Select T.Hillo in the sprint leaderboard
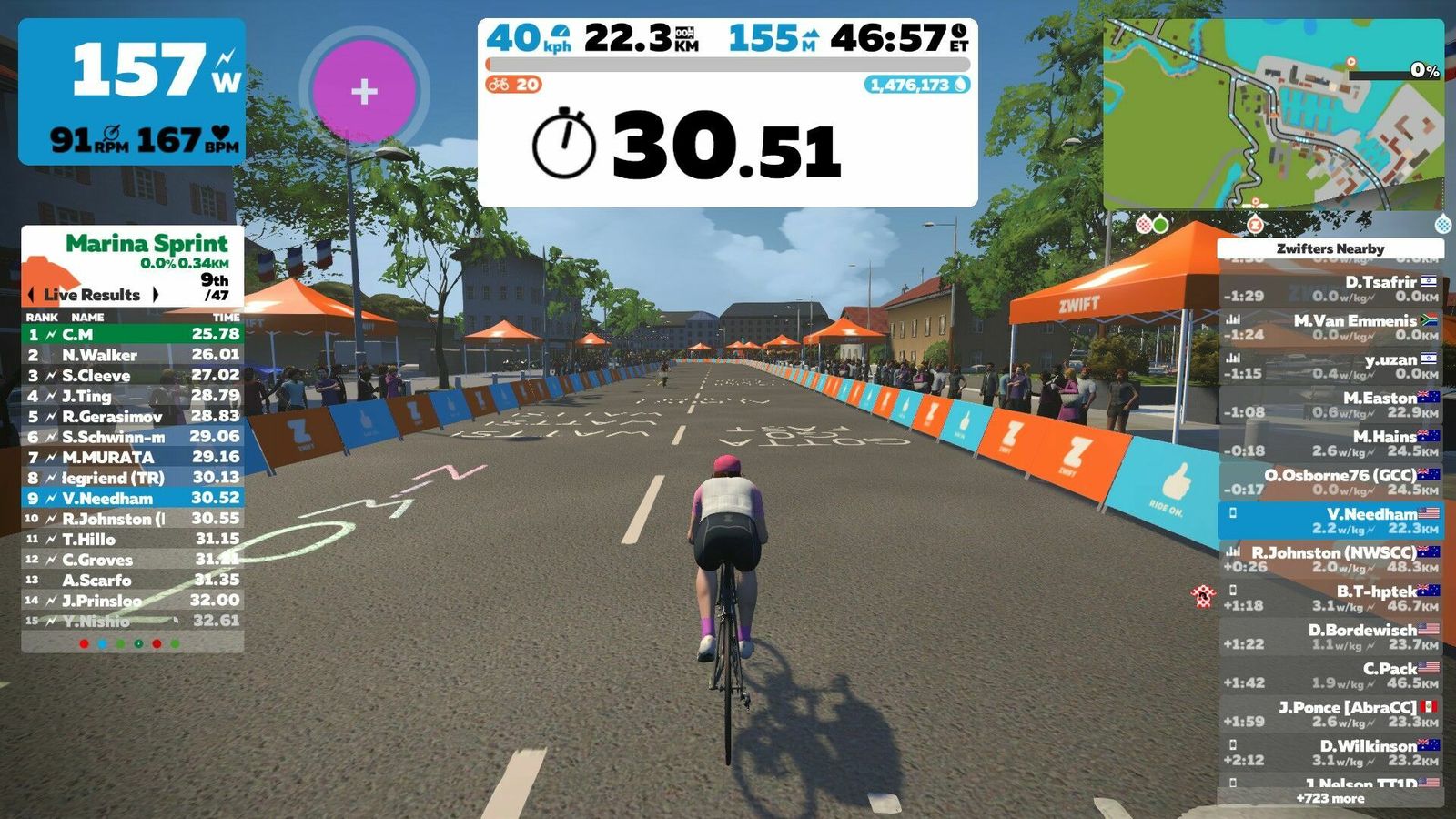The height and width of the screenshot is (819, 1456). click(x=132, y=539)
